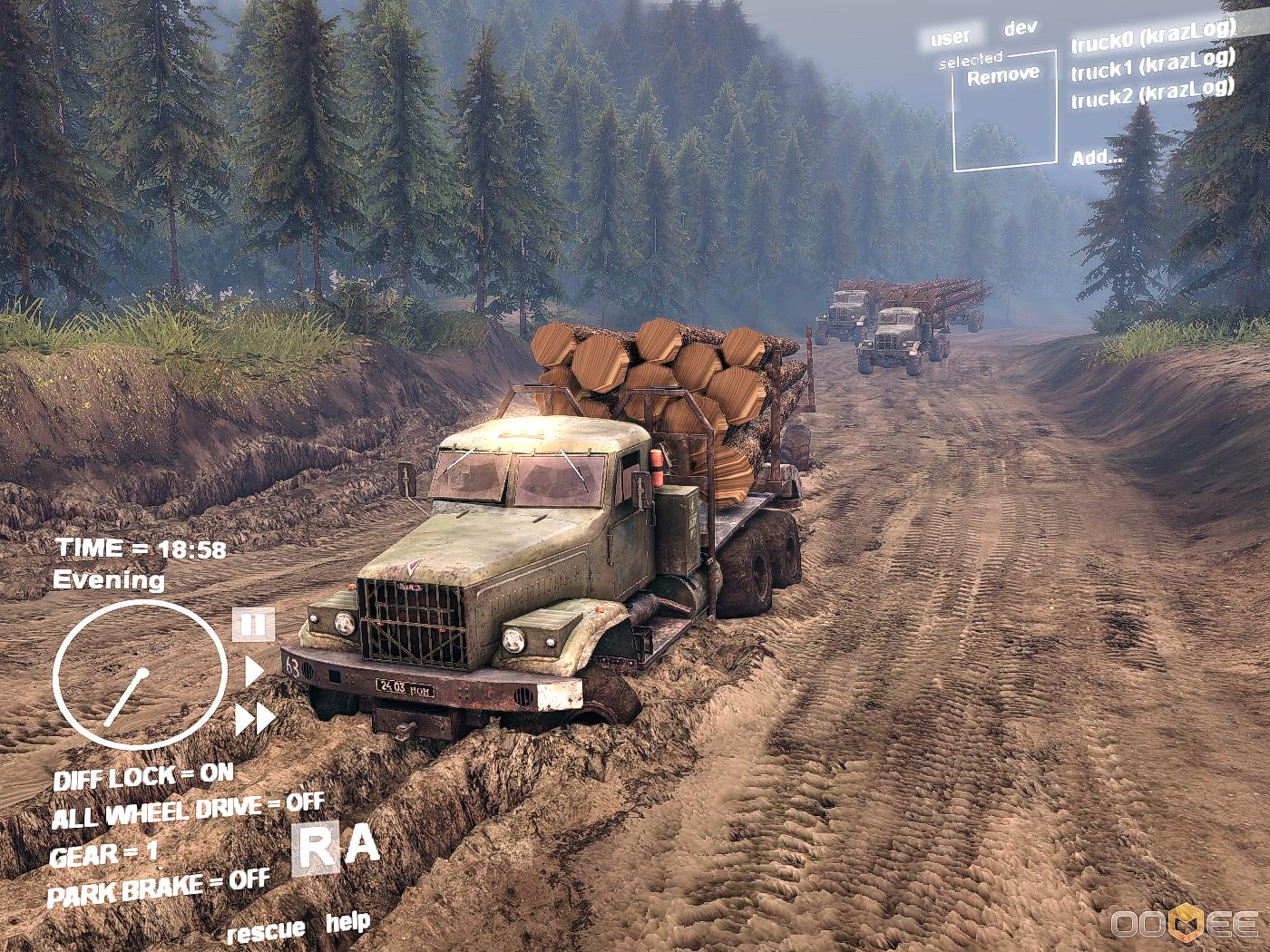1270x952 pixels.
Task: Choose truck2 (krazLog) in the truck list
Action: (x=1152, y=92)
